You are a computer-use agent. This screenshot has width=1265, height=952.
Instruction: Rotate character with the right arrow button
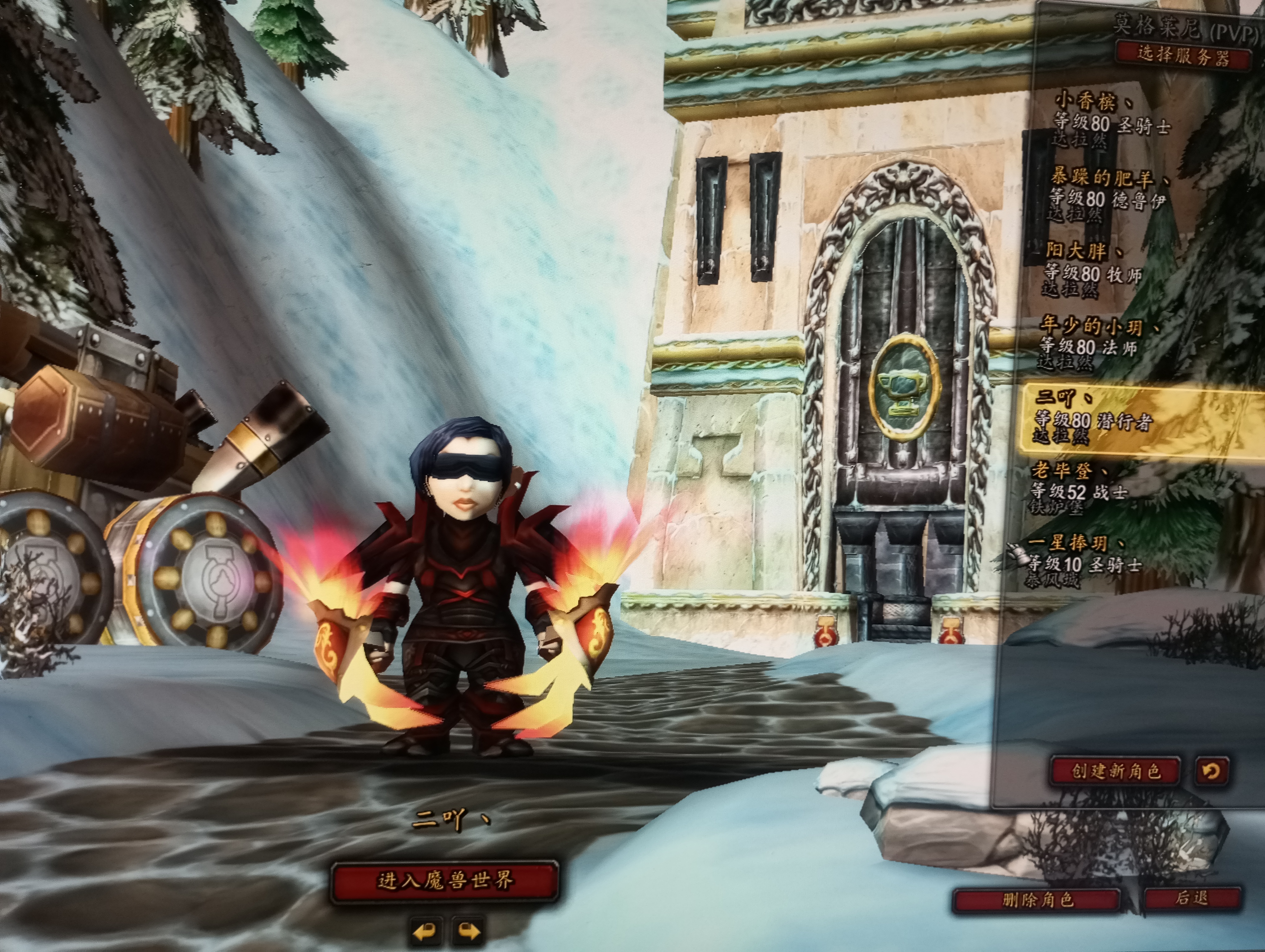469,932
